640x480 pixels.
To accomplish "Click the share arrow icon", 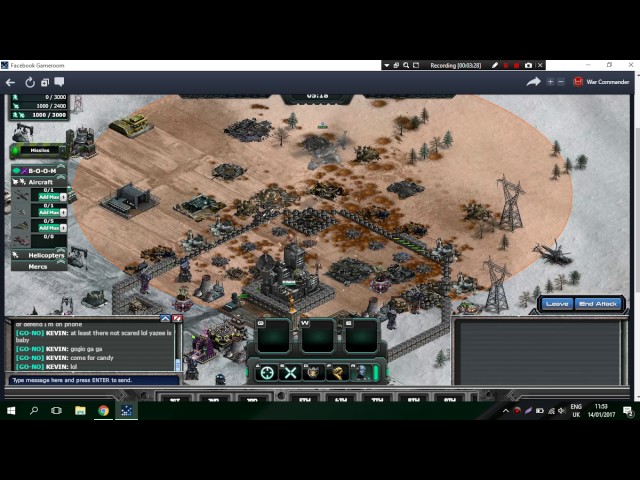I will click(x=533, y=82).
